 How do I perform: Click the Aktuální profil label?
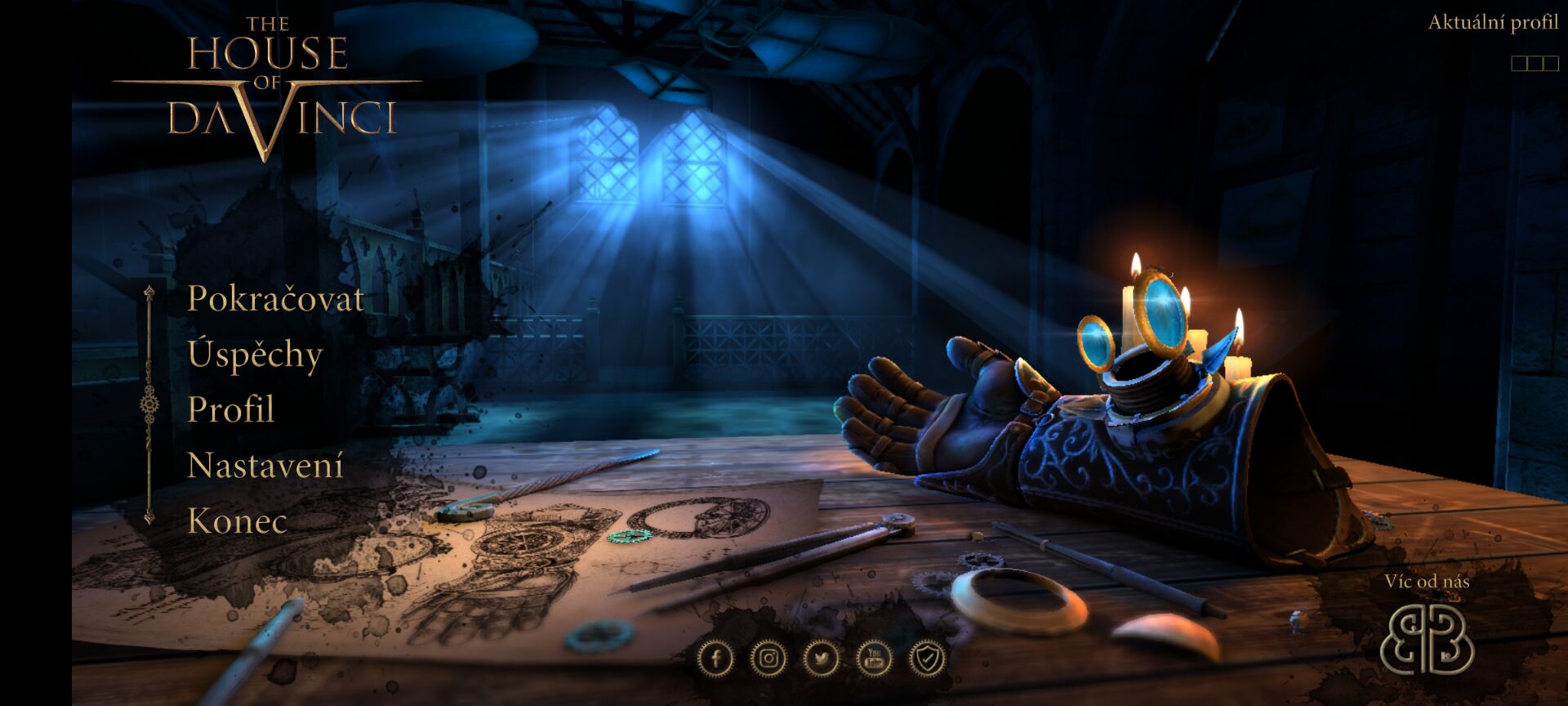pyautogui.click(x=1493, y=23)
